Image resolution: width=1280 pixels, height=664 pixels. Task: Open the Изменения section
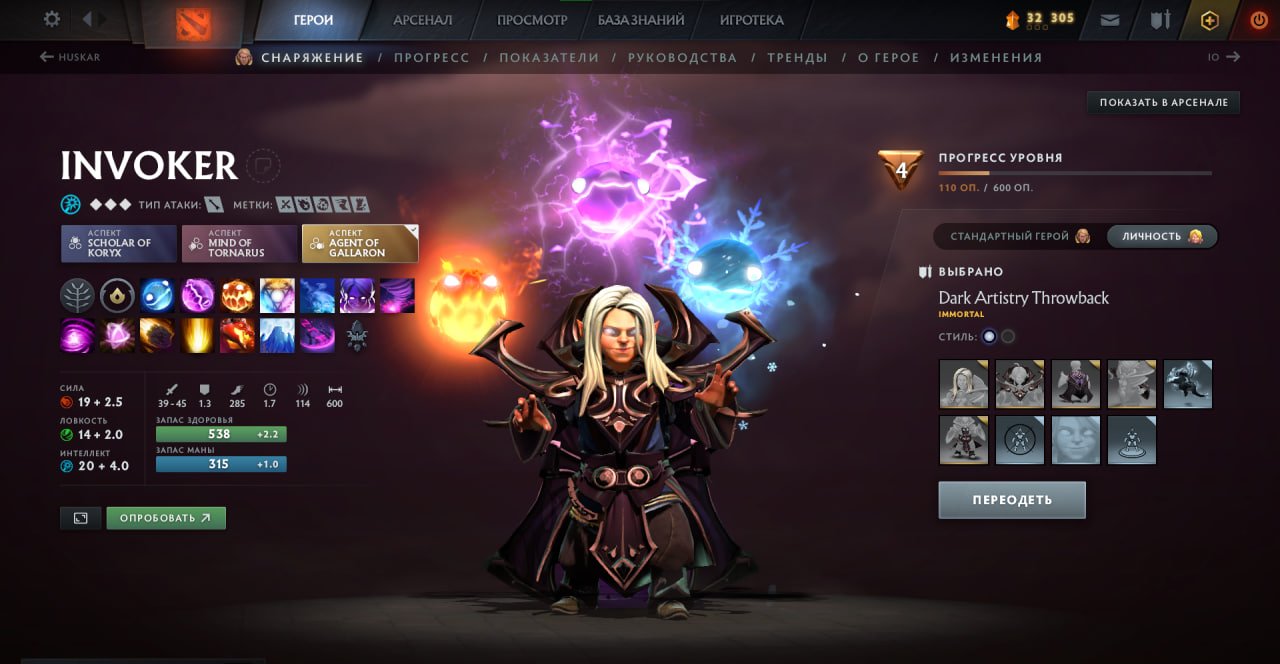(995, 58)
